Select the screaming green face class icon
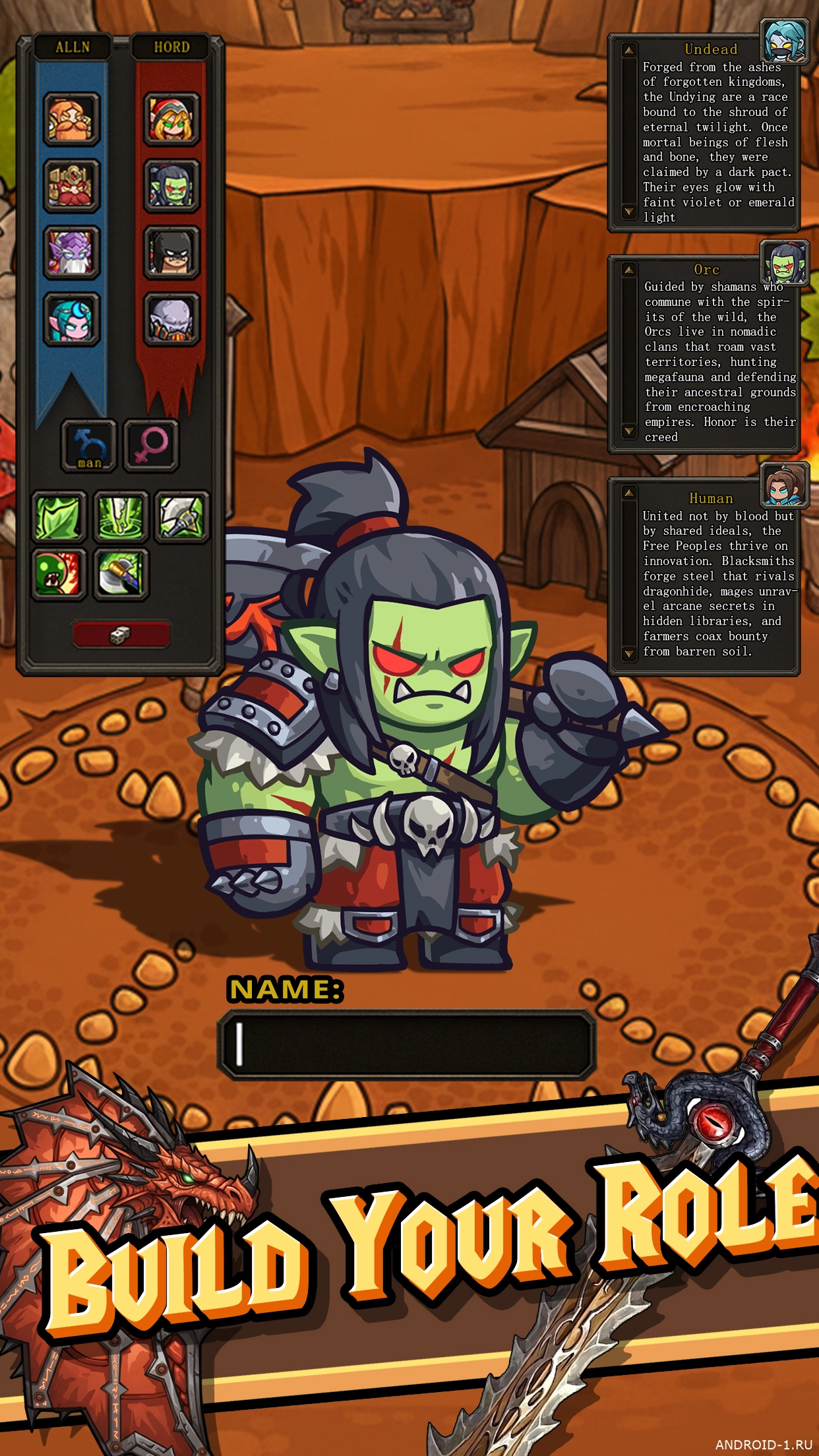This screenshot has height=1456, width=819. (59, 574)
